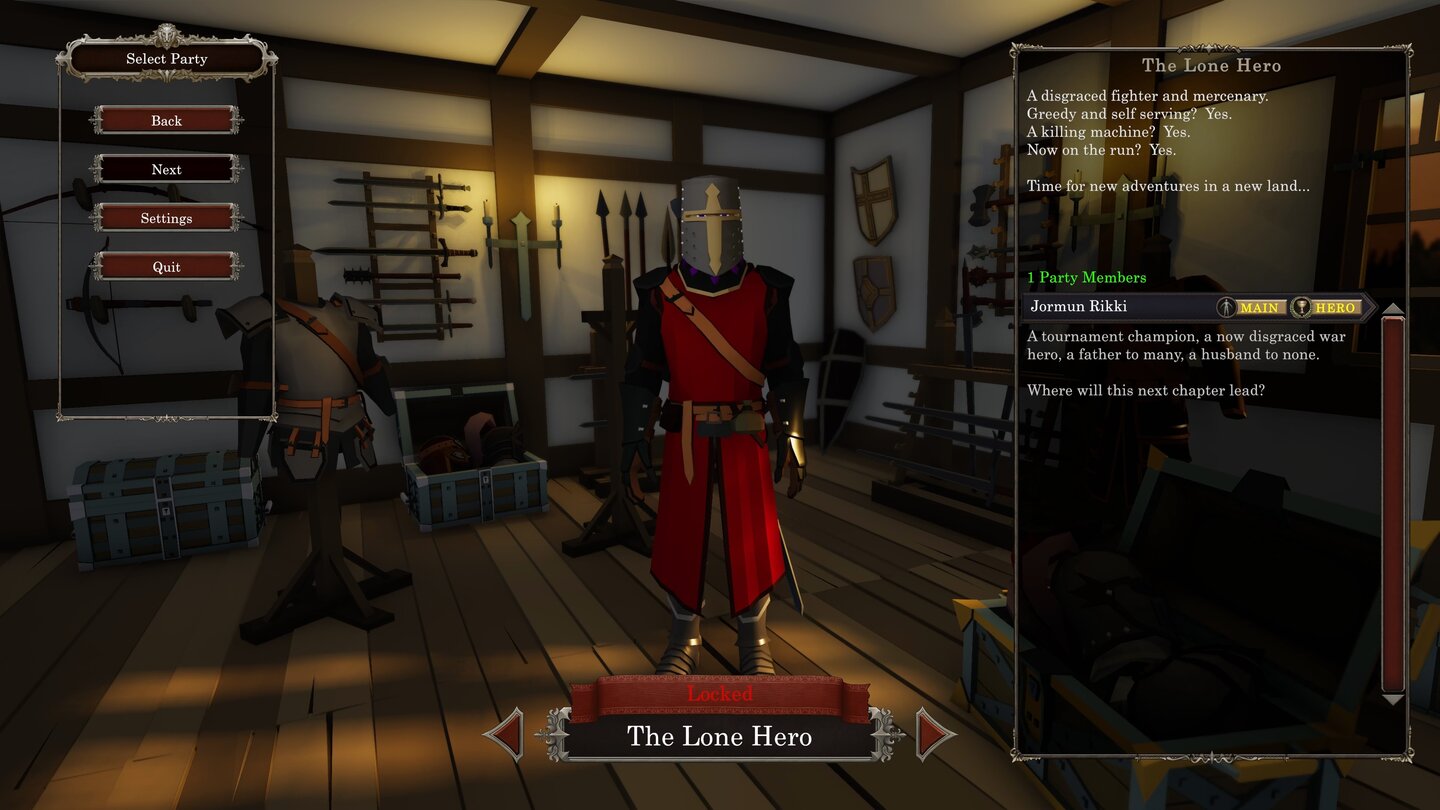
Task: Show the next party with right arrow
Action: click(x=934, y=735)
